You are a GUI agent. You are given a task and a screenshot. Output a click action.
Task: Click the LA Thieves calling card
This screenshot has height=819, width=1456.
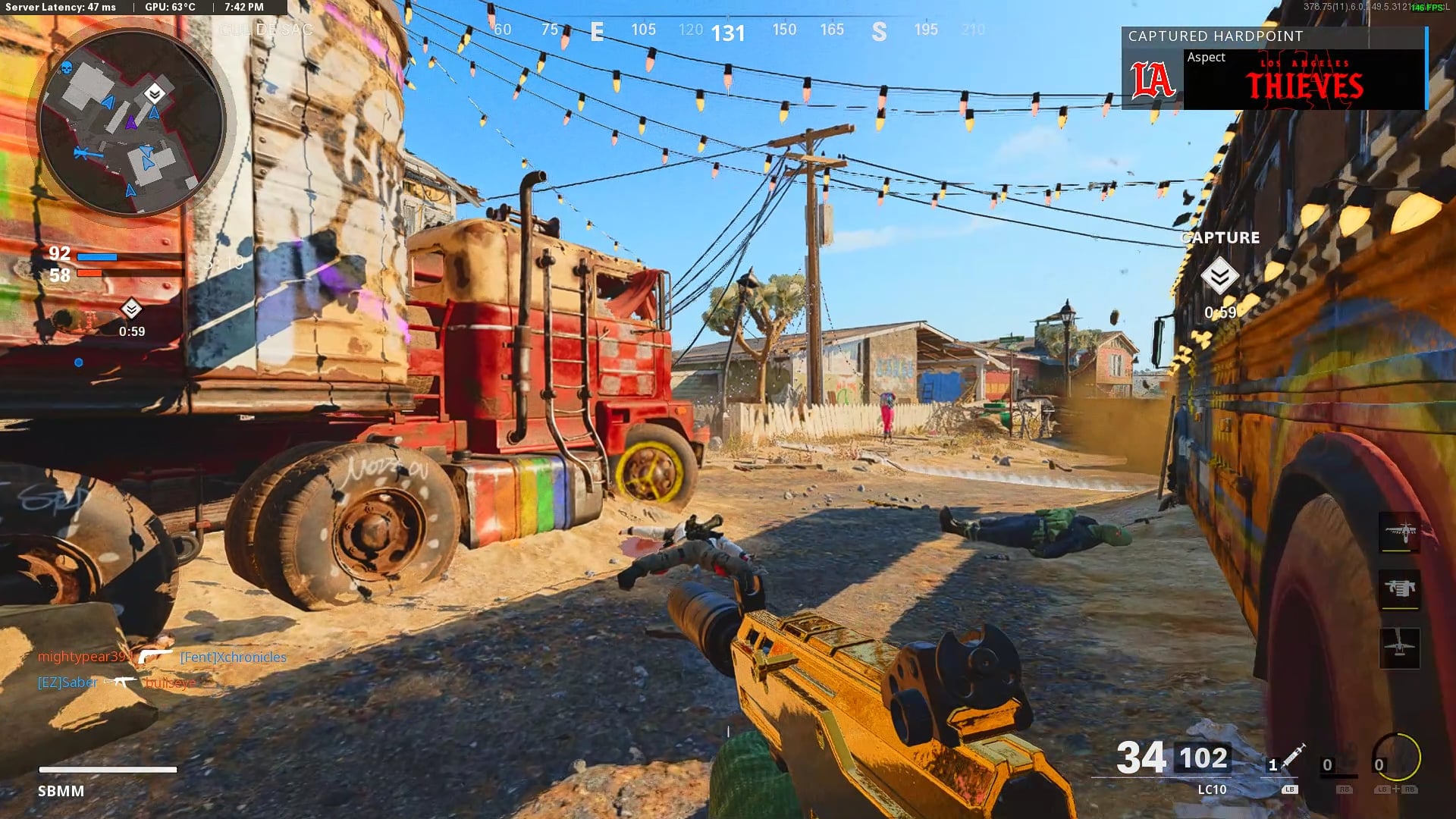click(1274, 80)
